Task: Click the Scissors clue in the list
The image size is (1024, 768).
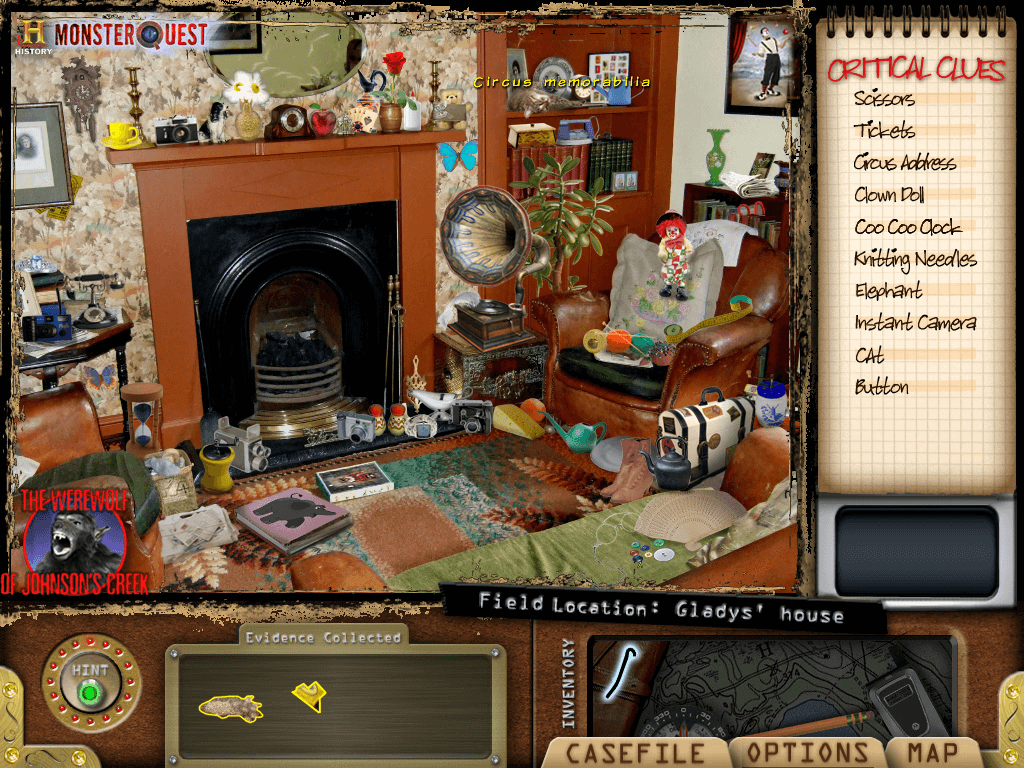Action: (x=884, y=99)
